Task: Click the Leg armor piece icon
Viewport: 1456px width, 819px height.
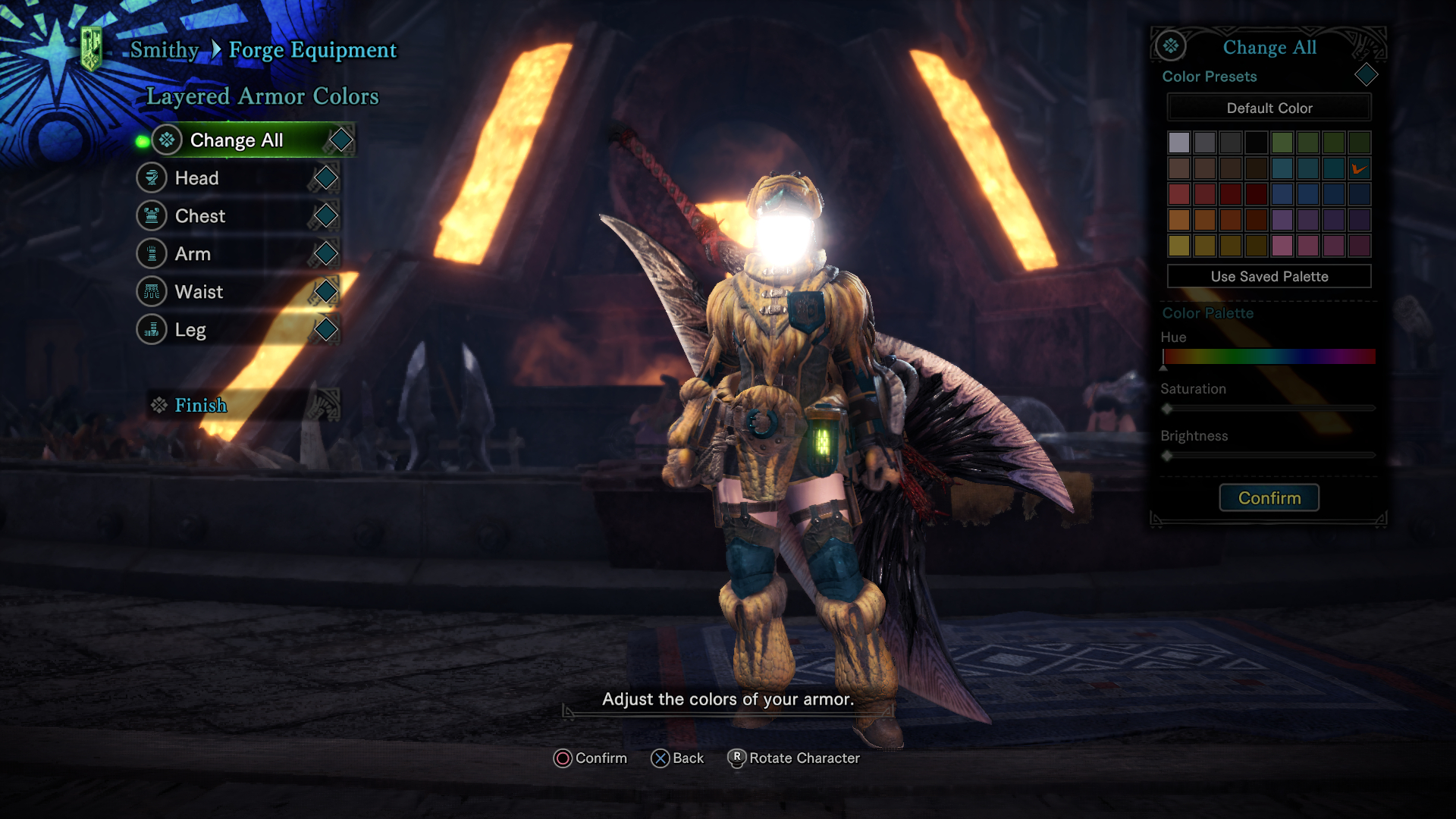Action: click(153, 329)
